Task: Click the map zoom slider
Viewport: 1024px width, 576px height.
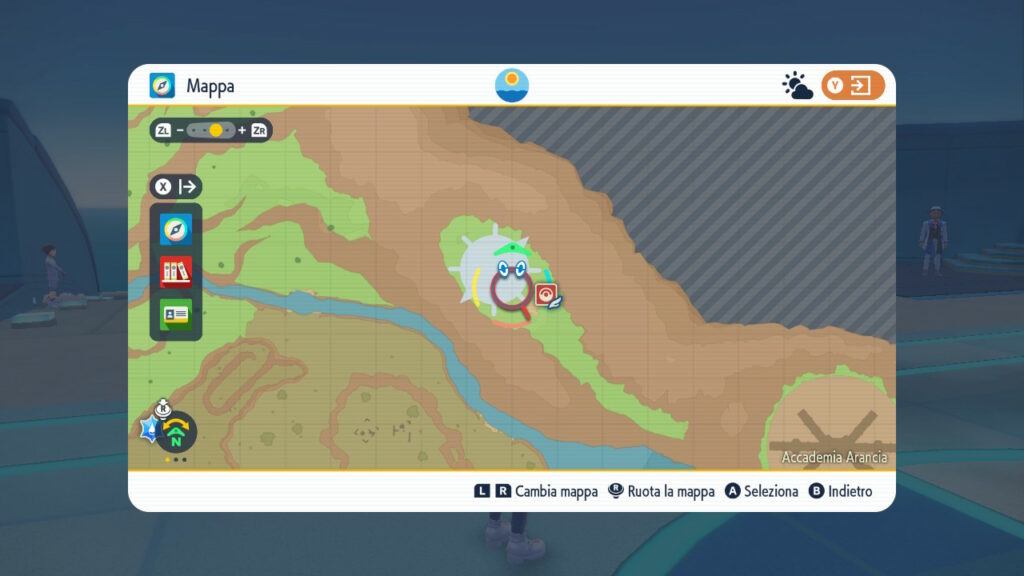Action: click(x=211, y=130)
